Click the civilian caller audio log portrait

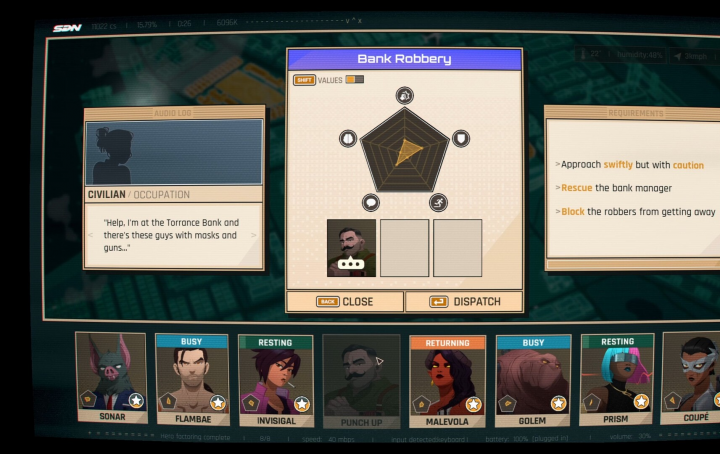pos(174,153)
